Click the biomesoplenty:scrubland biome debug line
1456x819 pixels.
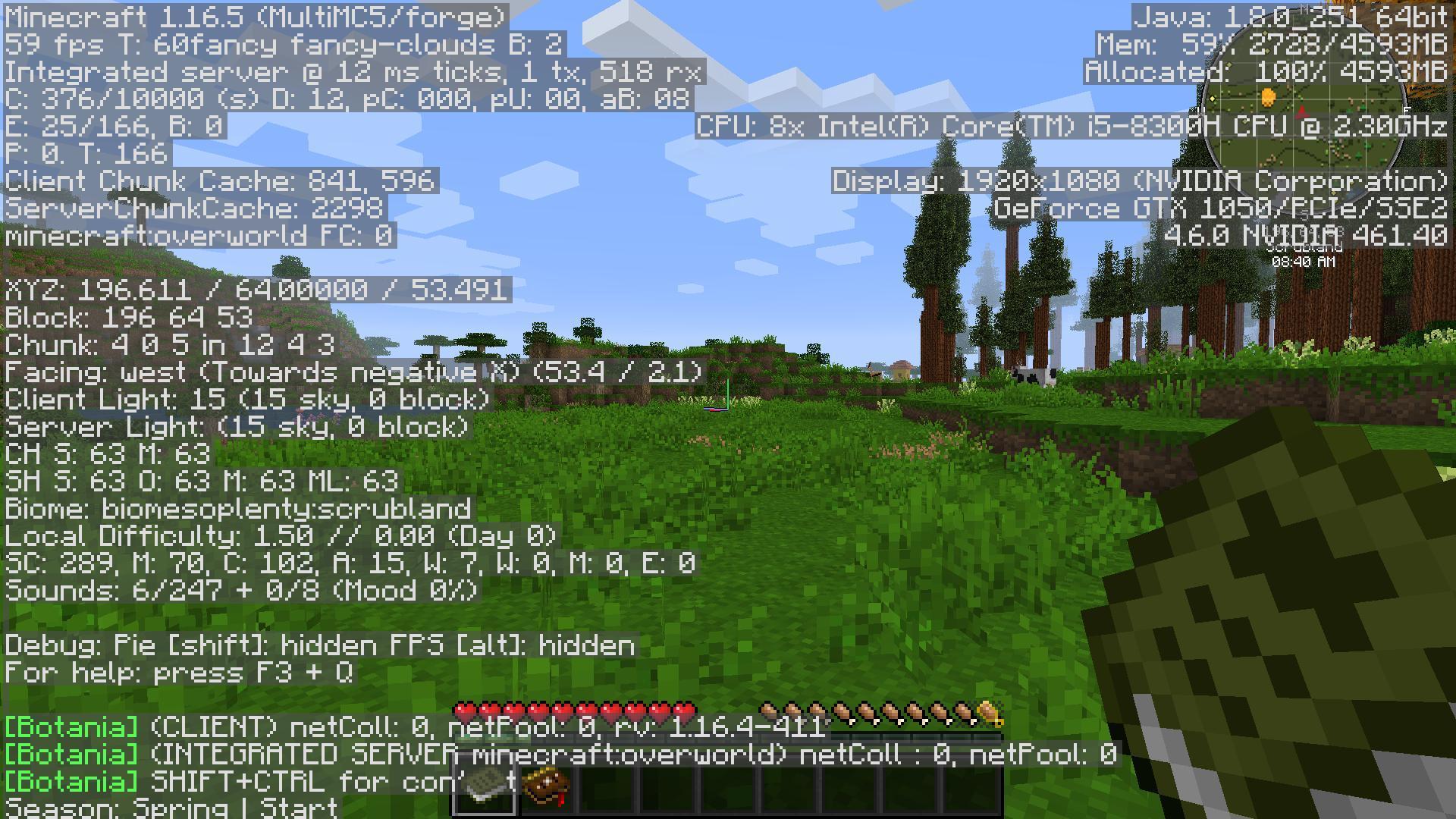tap(239, 510)
